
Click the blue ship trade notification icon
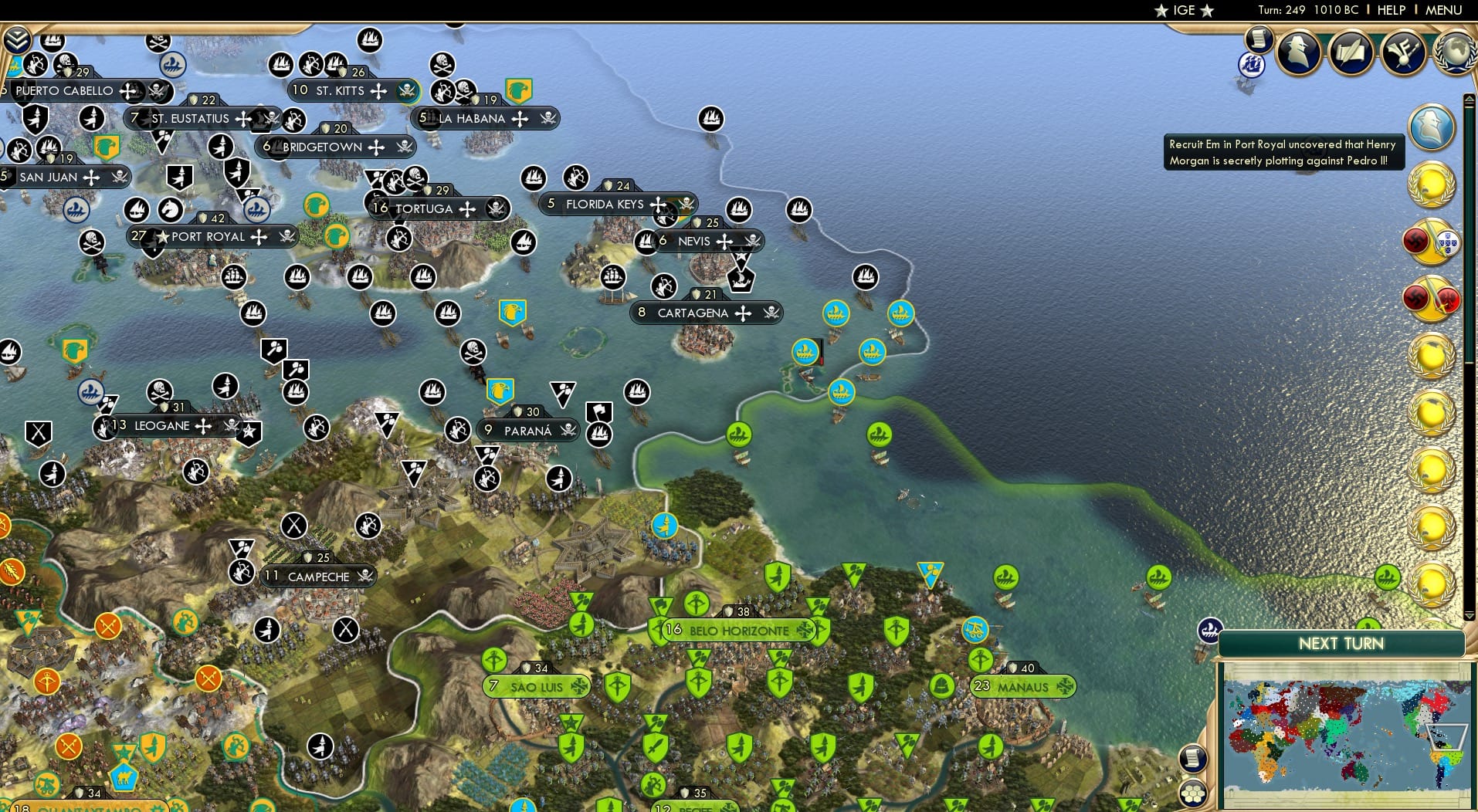coord(1252,65)
